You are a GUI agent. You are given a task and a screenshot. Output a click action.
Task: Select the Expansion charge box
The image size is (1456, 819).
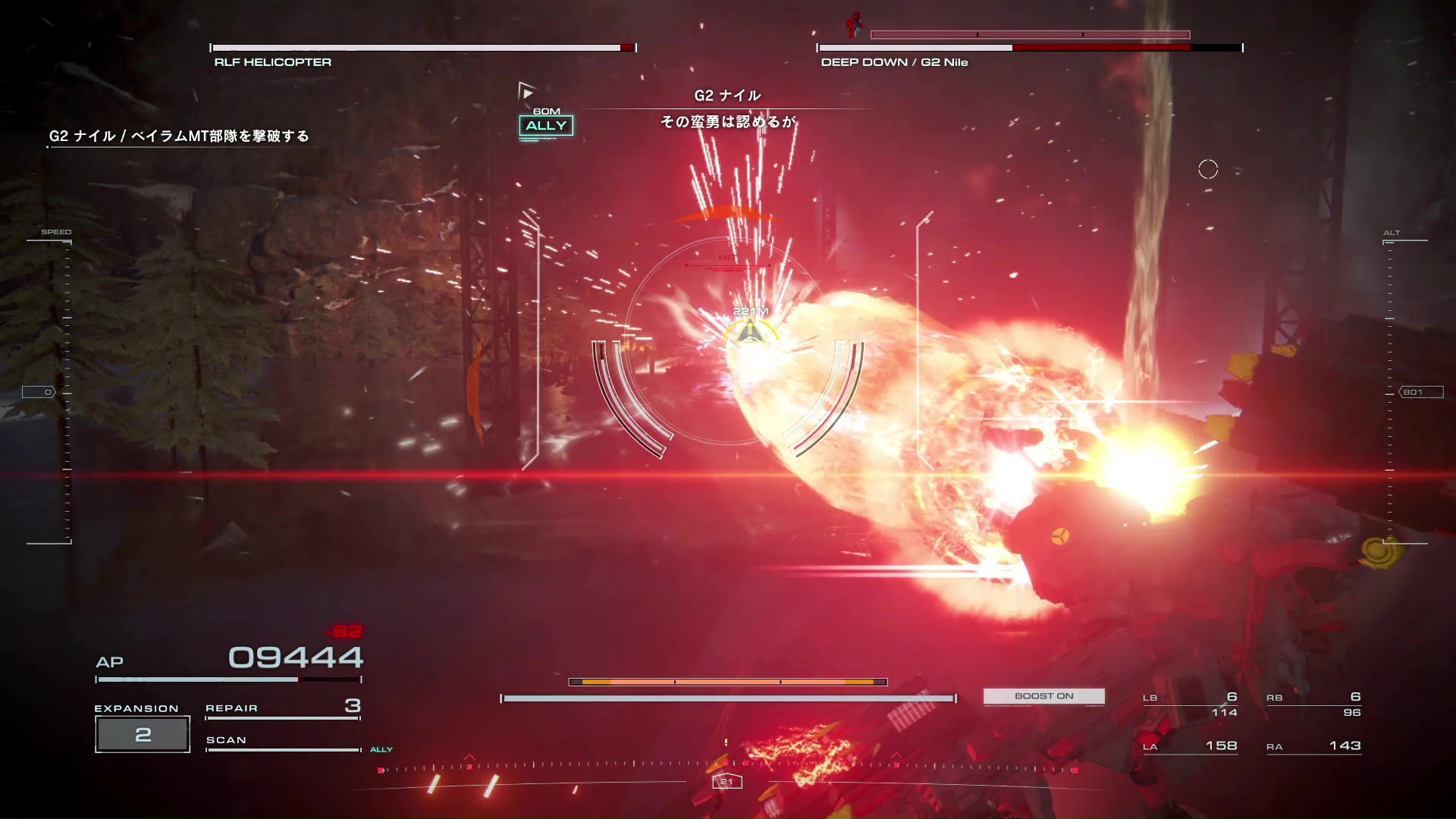coord(143,734)
